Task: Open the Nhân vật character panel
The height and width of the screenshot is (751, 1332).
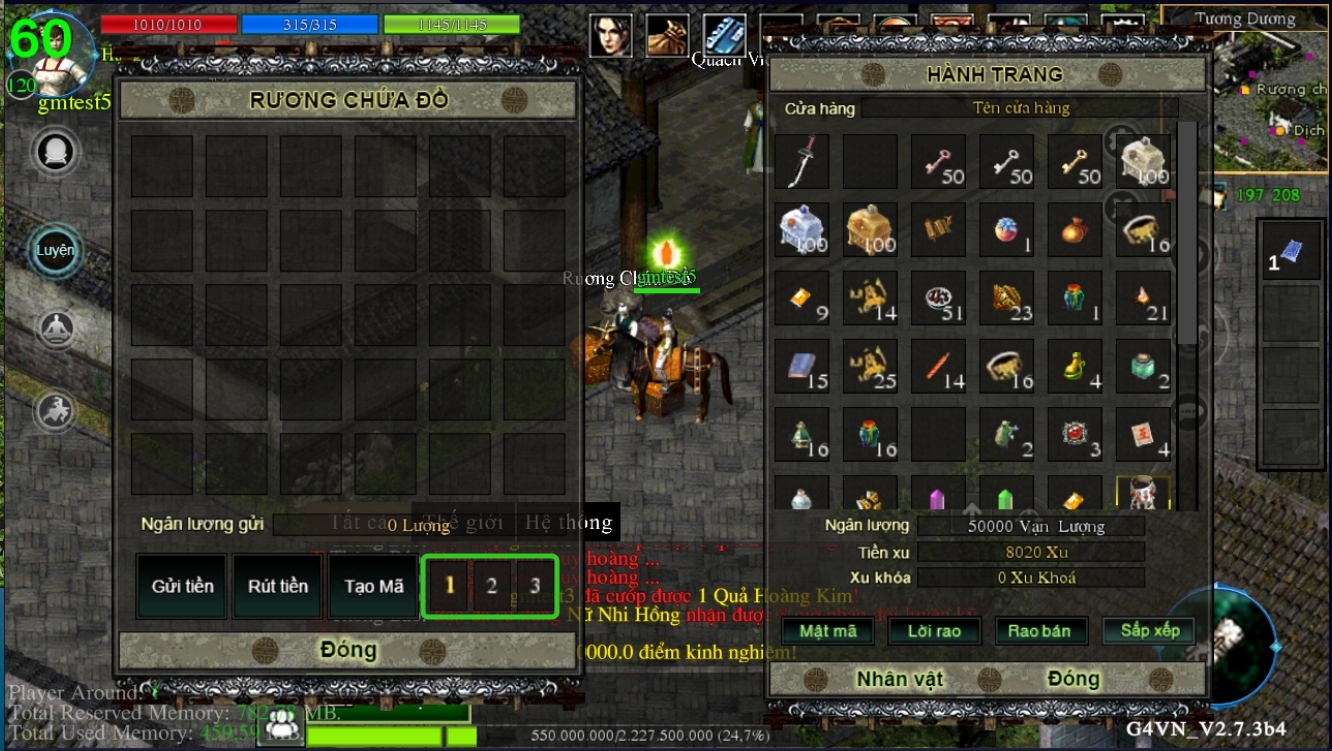Action: [899, 679]
